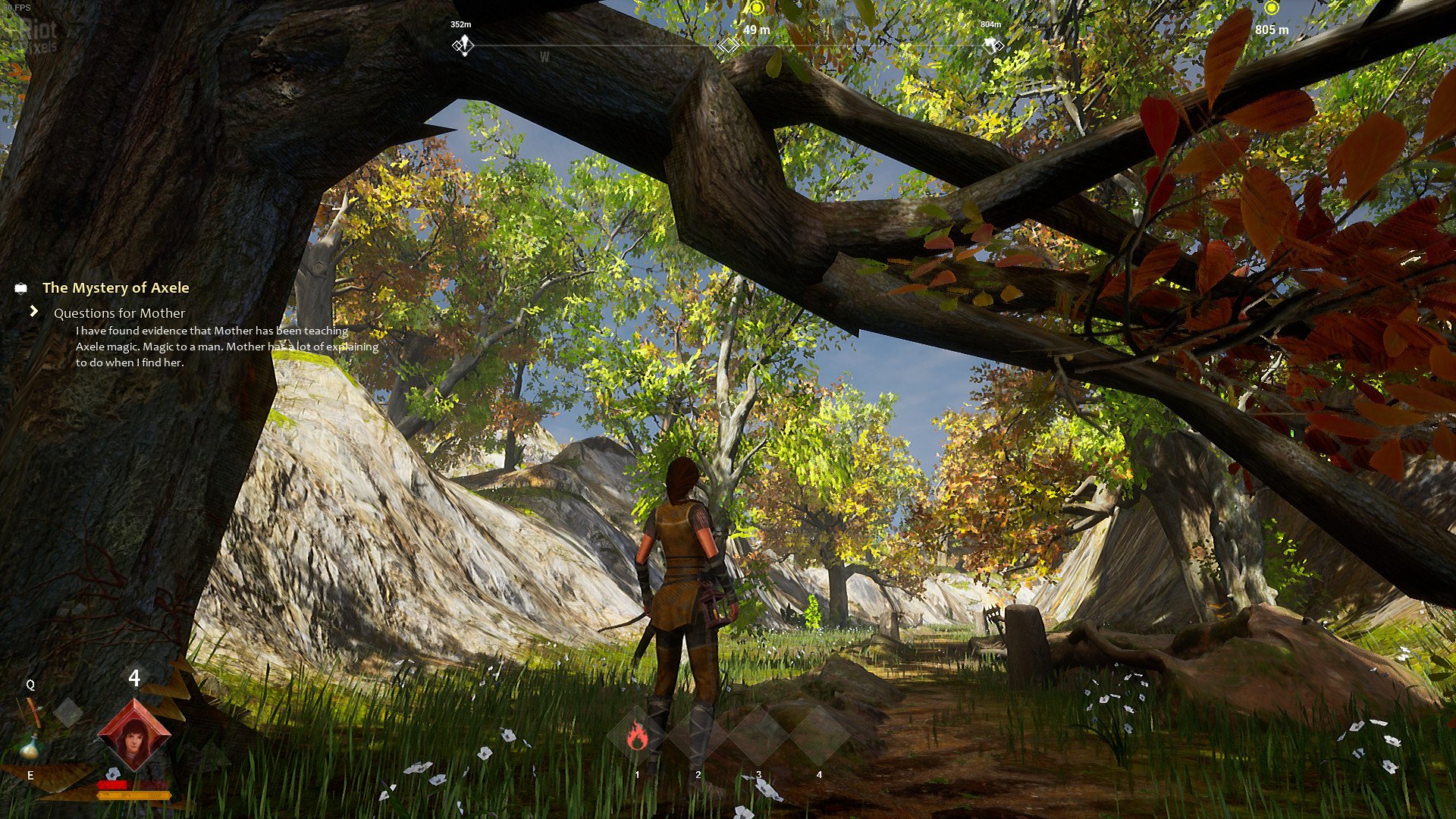1456x819 pixels.
Task: Select the yellow 805 m objective marker
Action: pos(1272,9)
